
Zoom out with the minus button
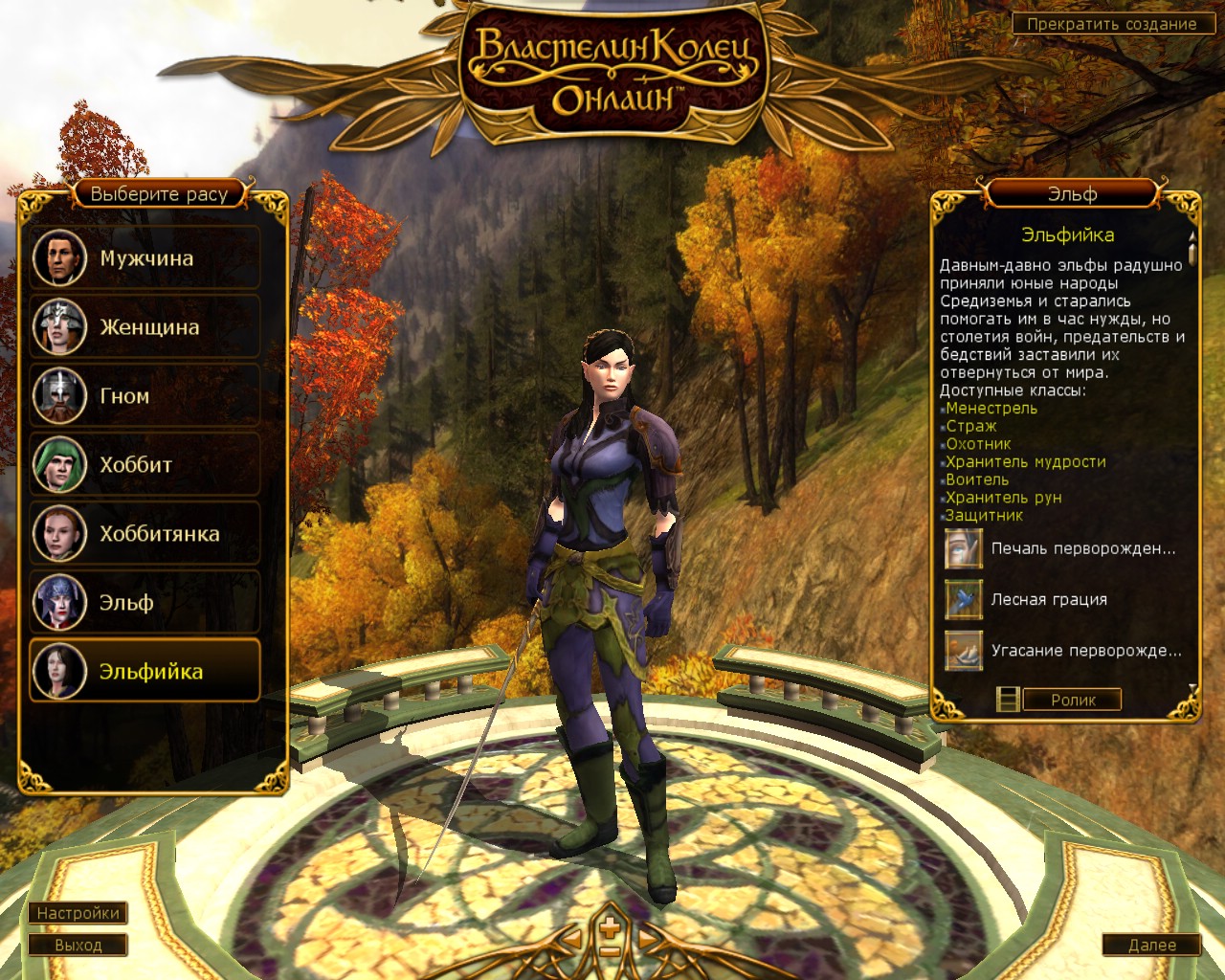coord(610,950)
